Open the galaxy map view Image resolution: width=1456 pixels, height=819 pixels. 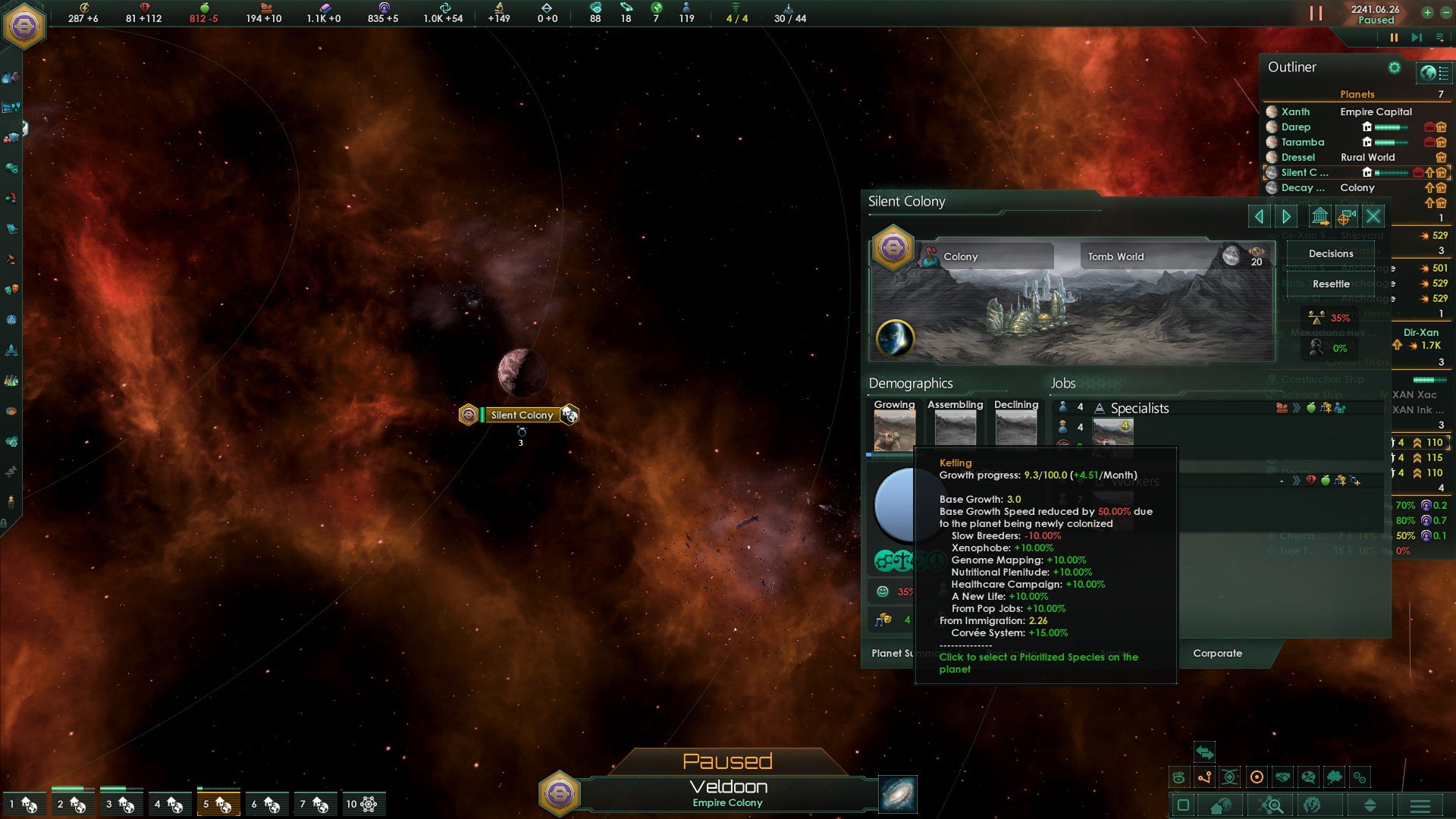(x=898, y=794)
